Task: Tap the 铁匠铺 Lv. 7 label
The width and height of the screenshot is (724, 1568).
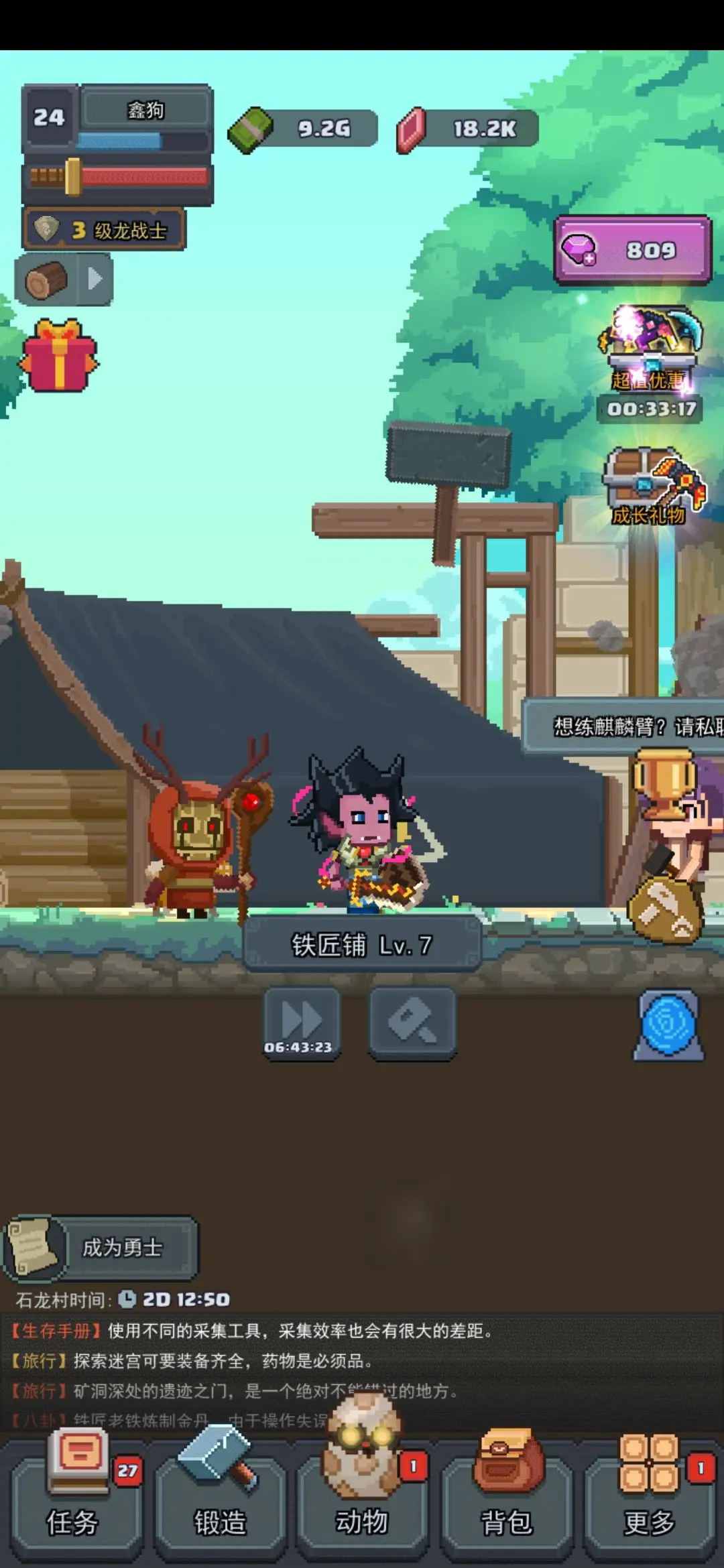Action: click(x=362, y=945)
